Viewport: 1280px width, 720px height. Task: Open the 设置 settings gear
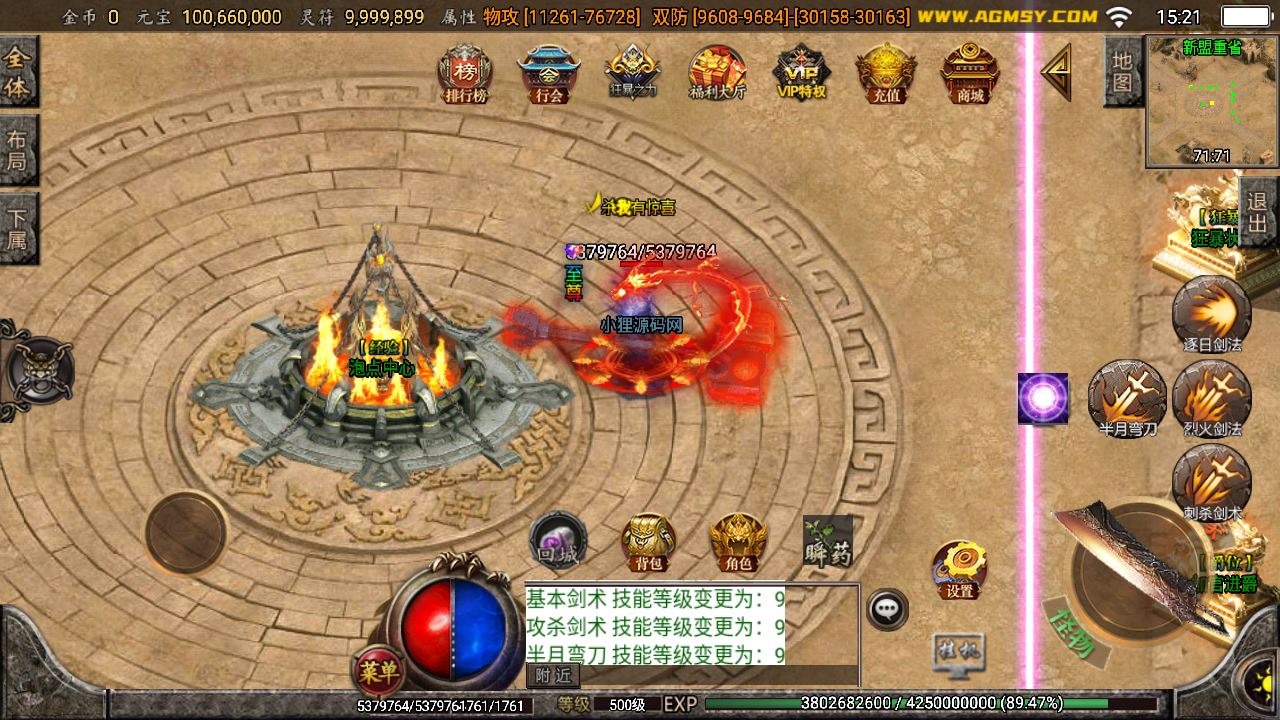960,569
